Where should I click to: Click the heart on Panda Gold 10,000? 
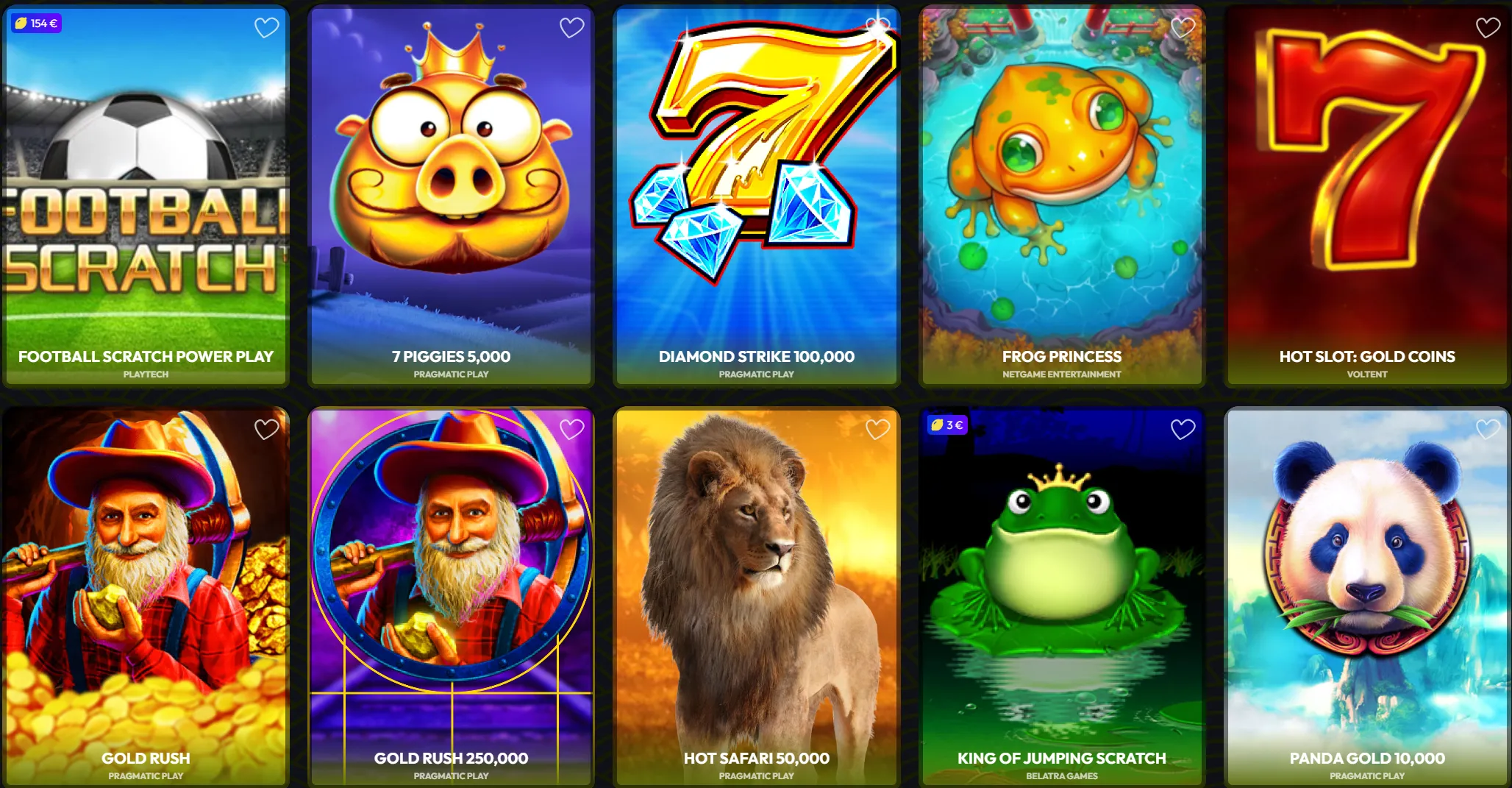pyautogui.click(x=1486, y=429)
